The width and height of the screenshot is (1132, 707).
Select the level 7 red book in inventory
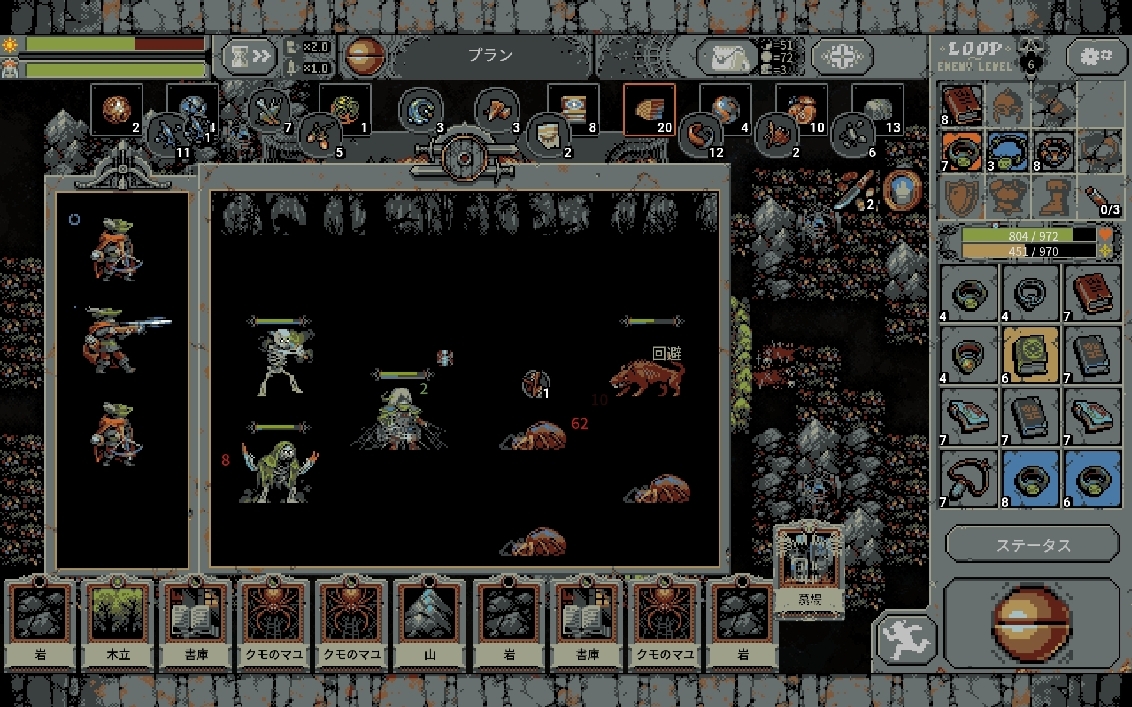(1091, 292)
